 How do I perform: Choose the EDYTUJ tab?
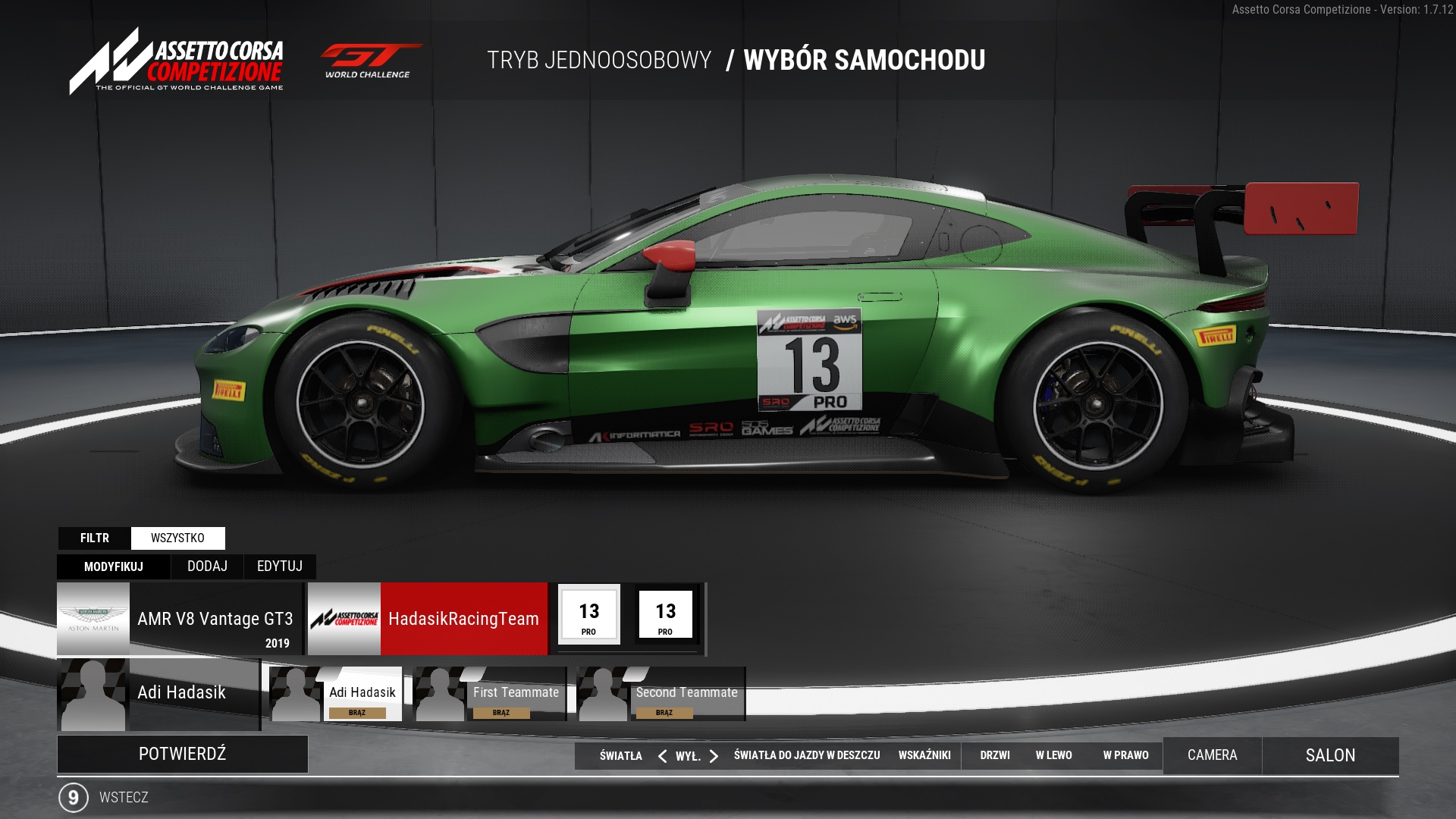(279, 566)
